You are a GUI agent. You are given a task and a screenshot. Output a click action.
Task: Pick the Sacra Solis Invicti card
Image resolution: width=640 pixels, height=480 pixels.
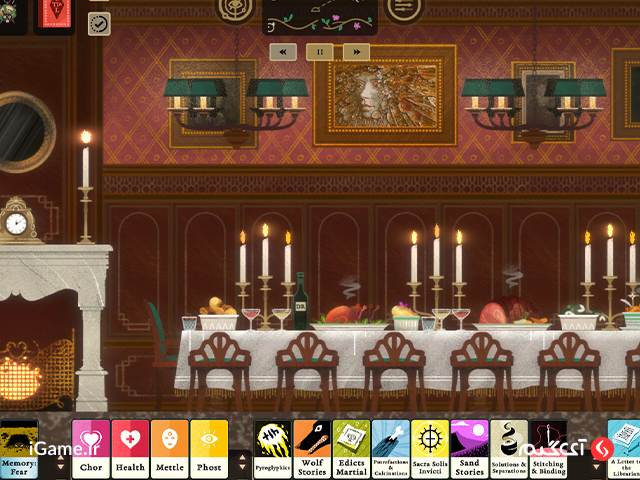(430, 449)
